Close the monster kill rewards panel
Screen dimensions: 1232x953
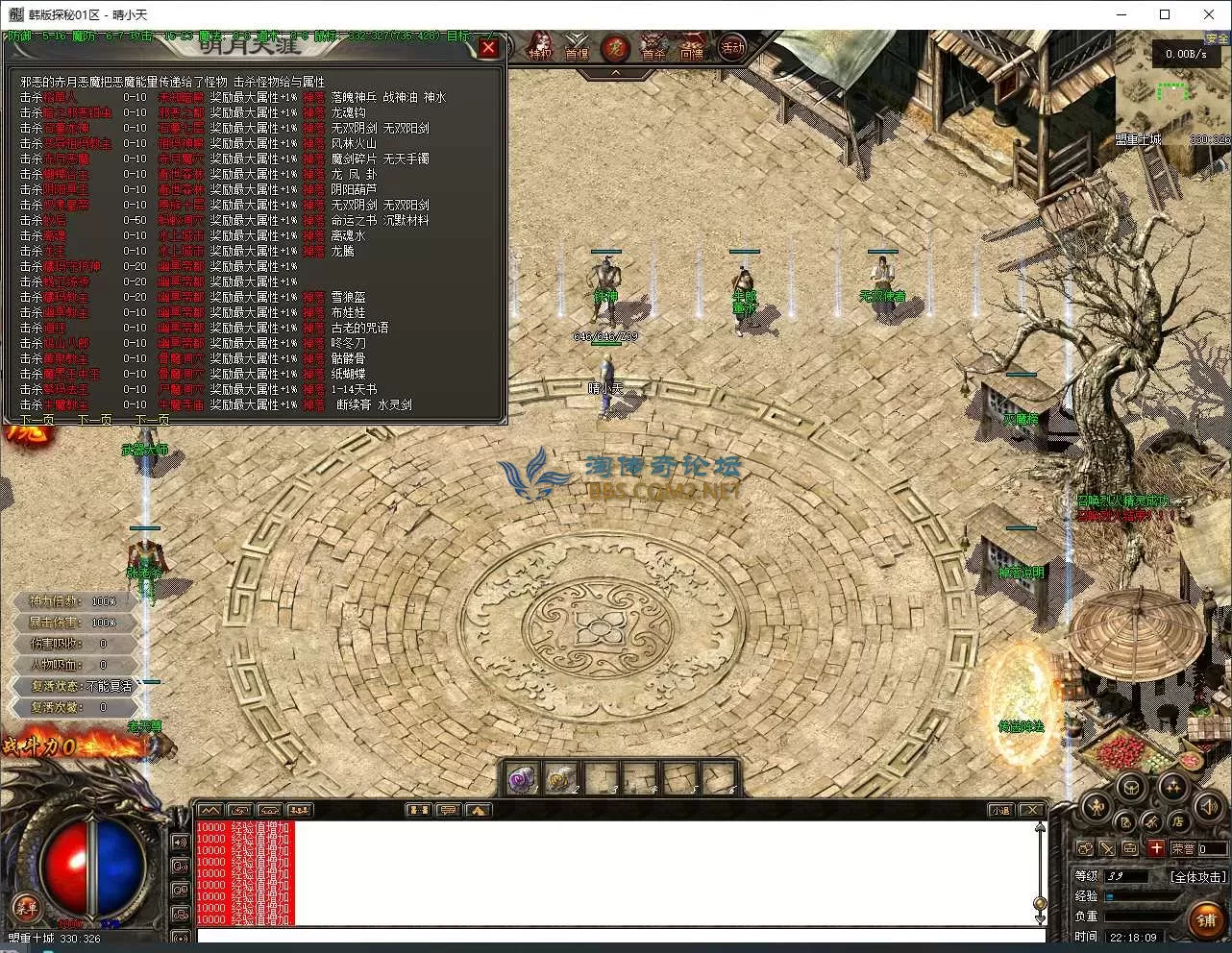point(488,48)
